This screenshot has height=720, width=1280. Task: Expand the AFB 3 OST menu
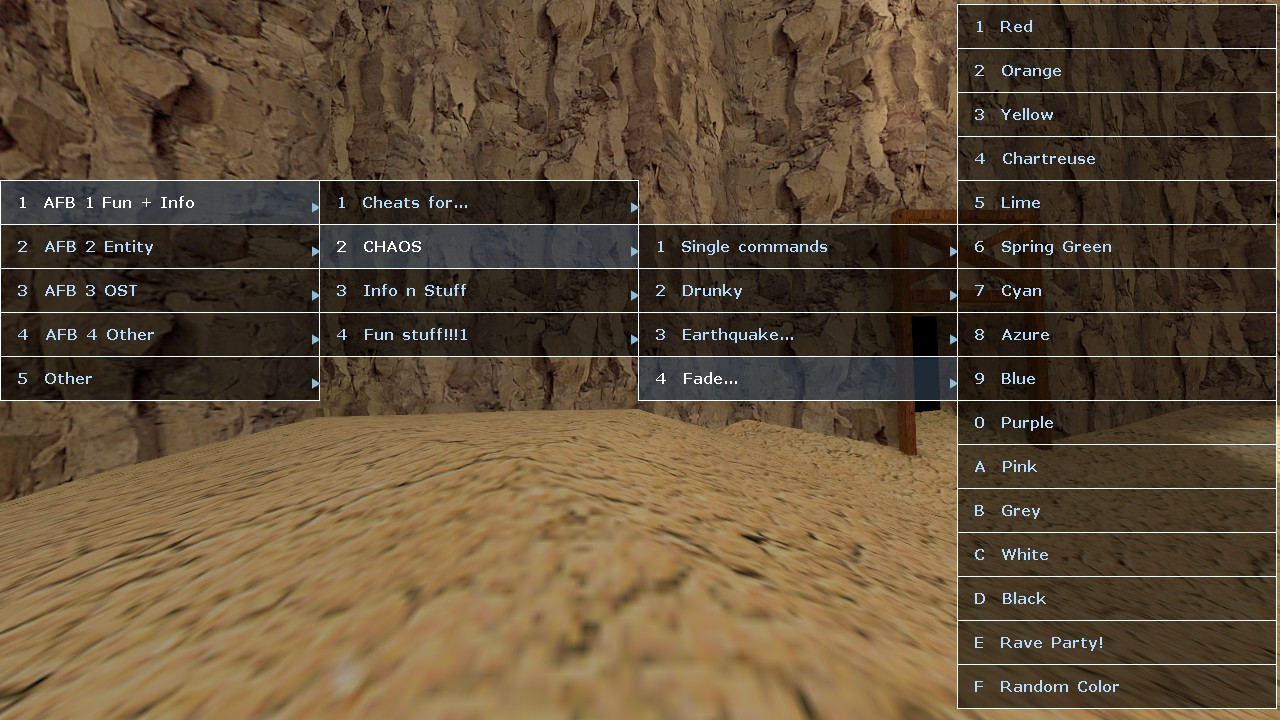160,290
